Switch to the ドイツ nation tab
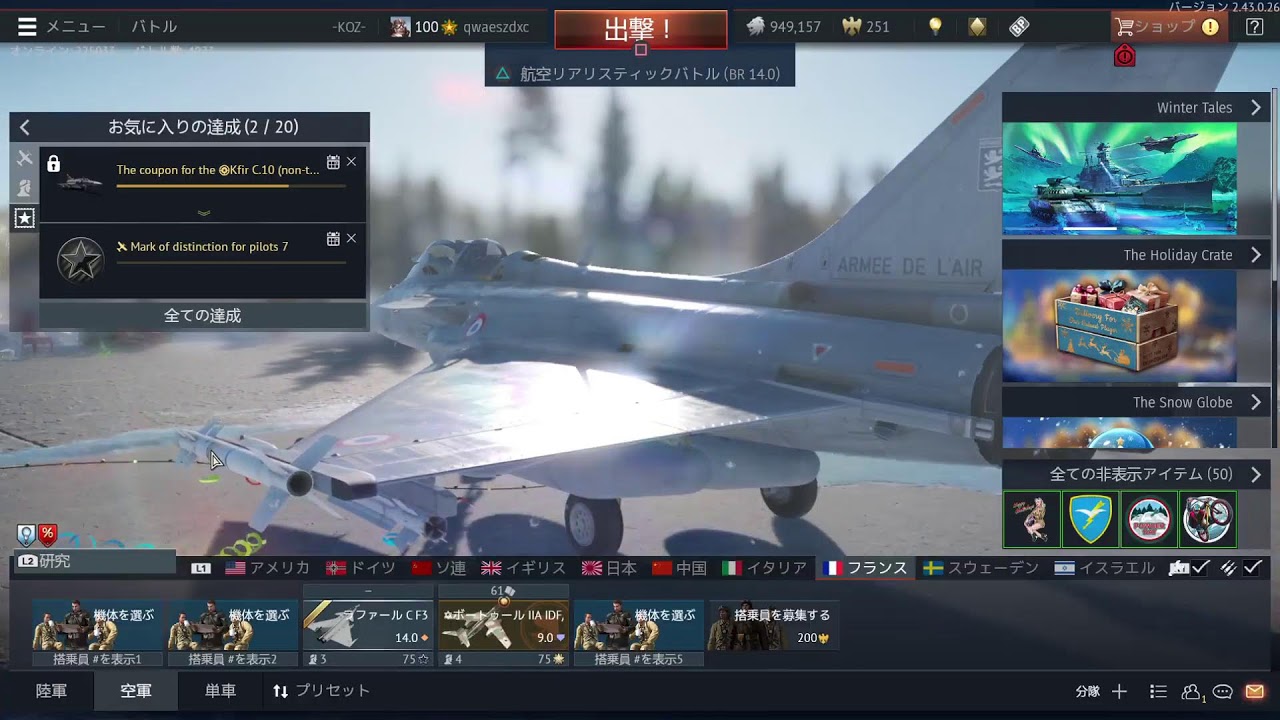 pyautogui.click(x=362, y=568)
